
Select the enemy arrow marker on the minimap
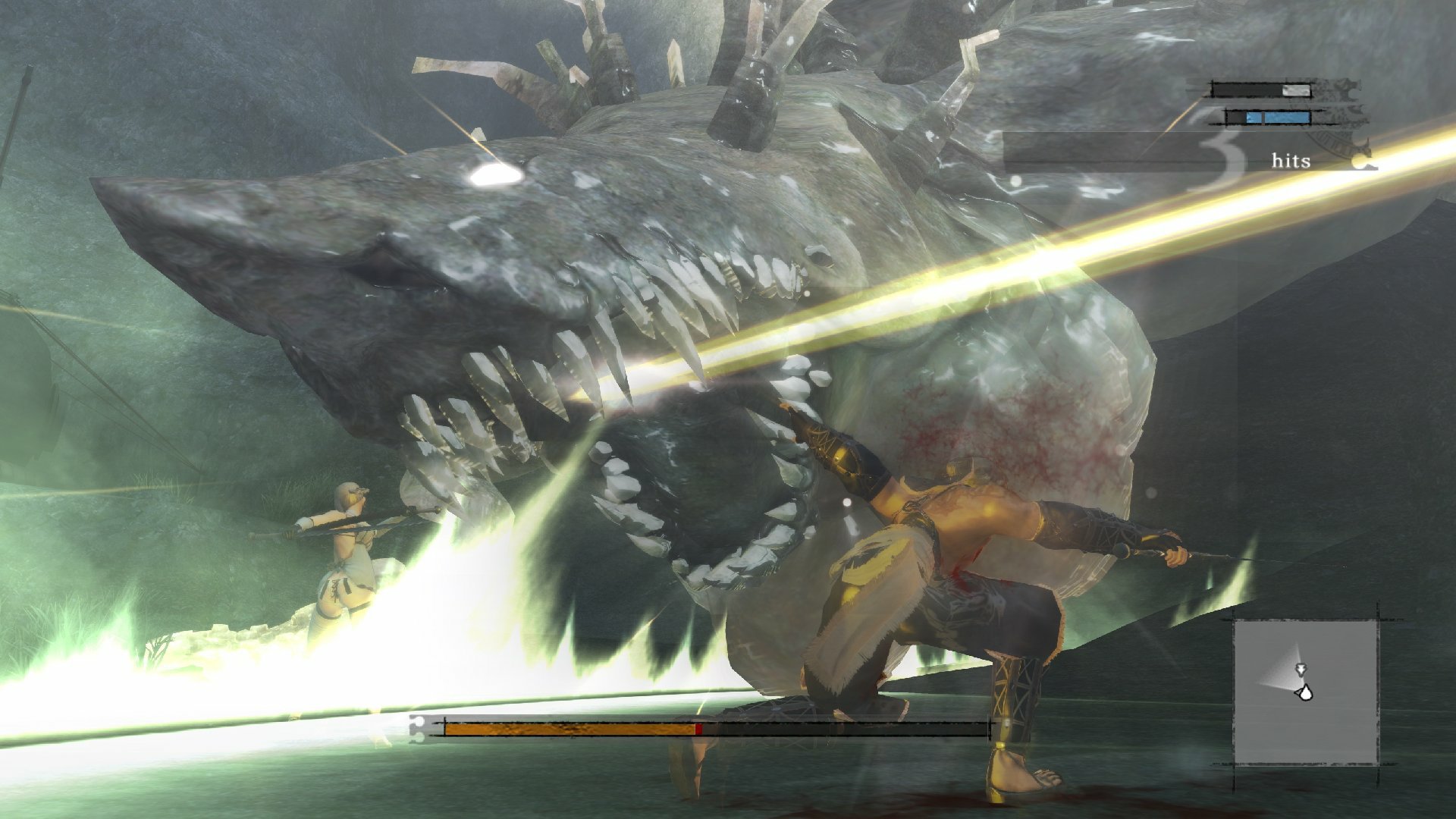1301,670
